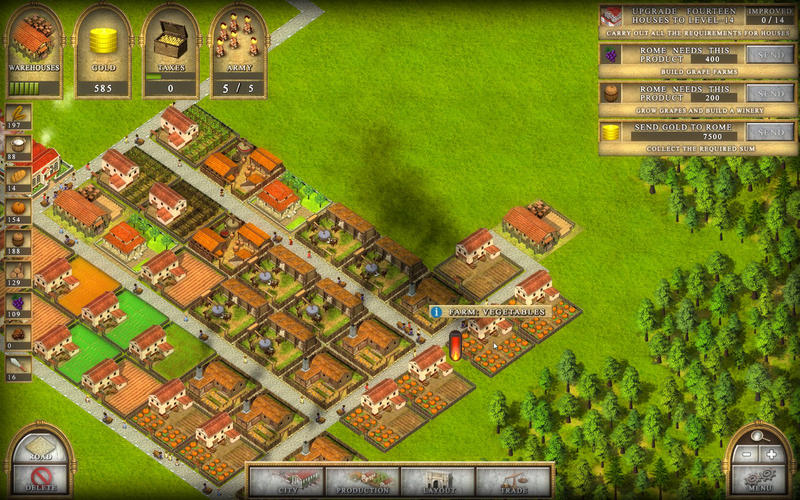
Task: Open the Production build menu
Action: tap(363, 480)
